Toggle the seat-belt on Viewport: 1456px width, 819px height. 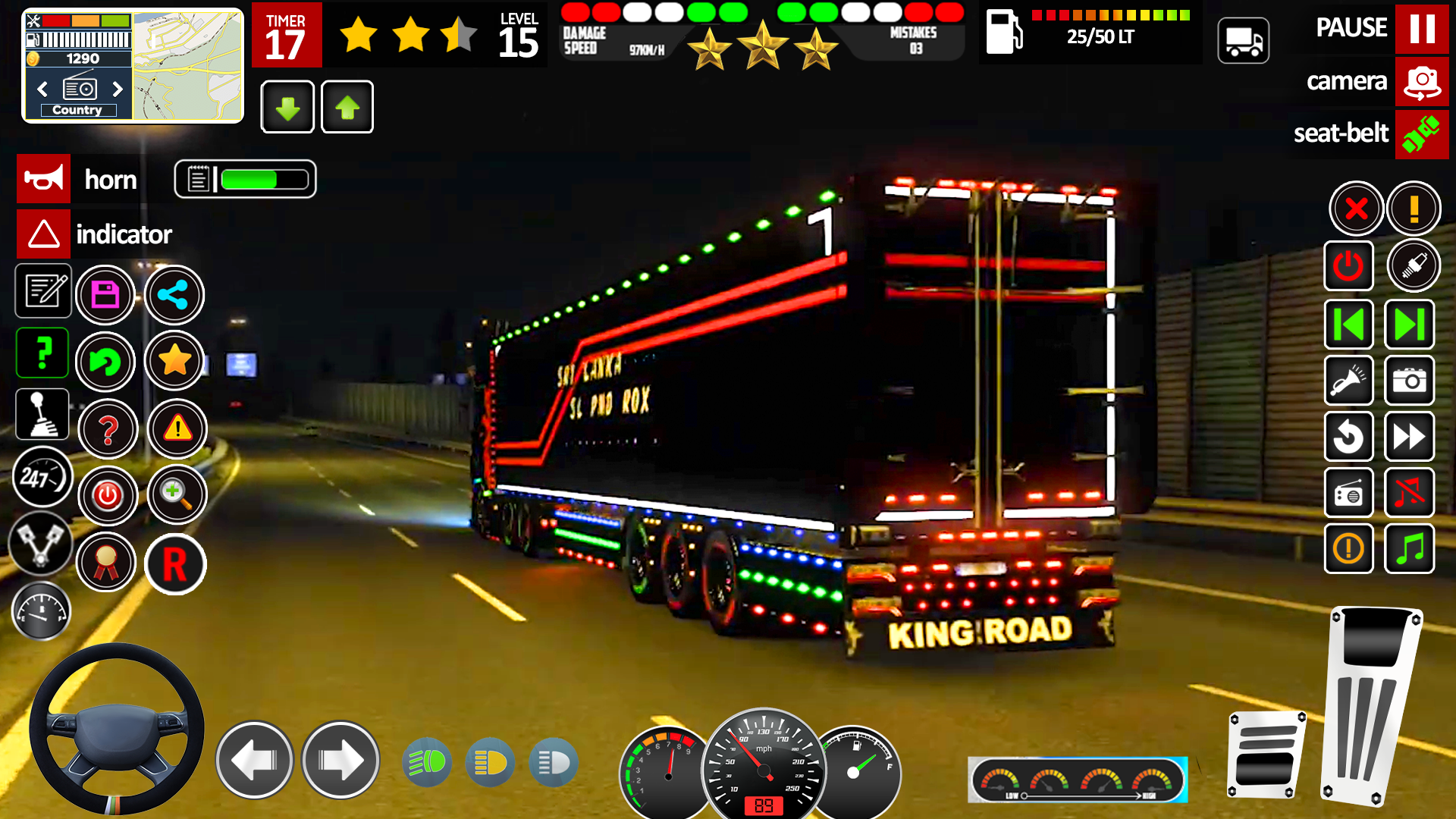click(1422, 134)
